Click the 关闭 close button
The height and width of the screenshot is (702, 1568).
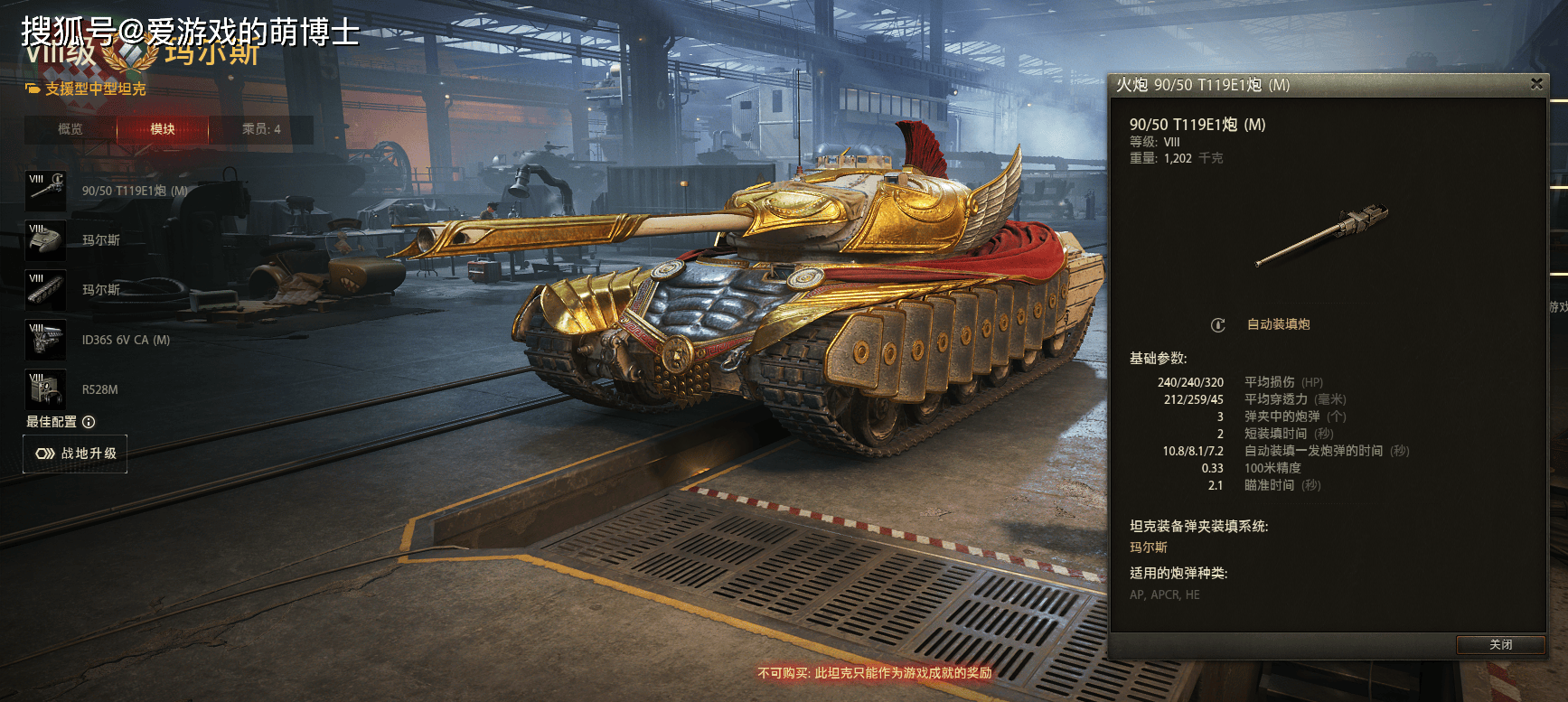tap(1500, 644)
